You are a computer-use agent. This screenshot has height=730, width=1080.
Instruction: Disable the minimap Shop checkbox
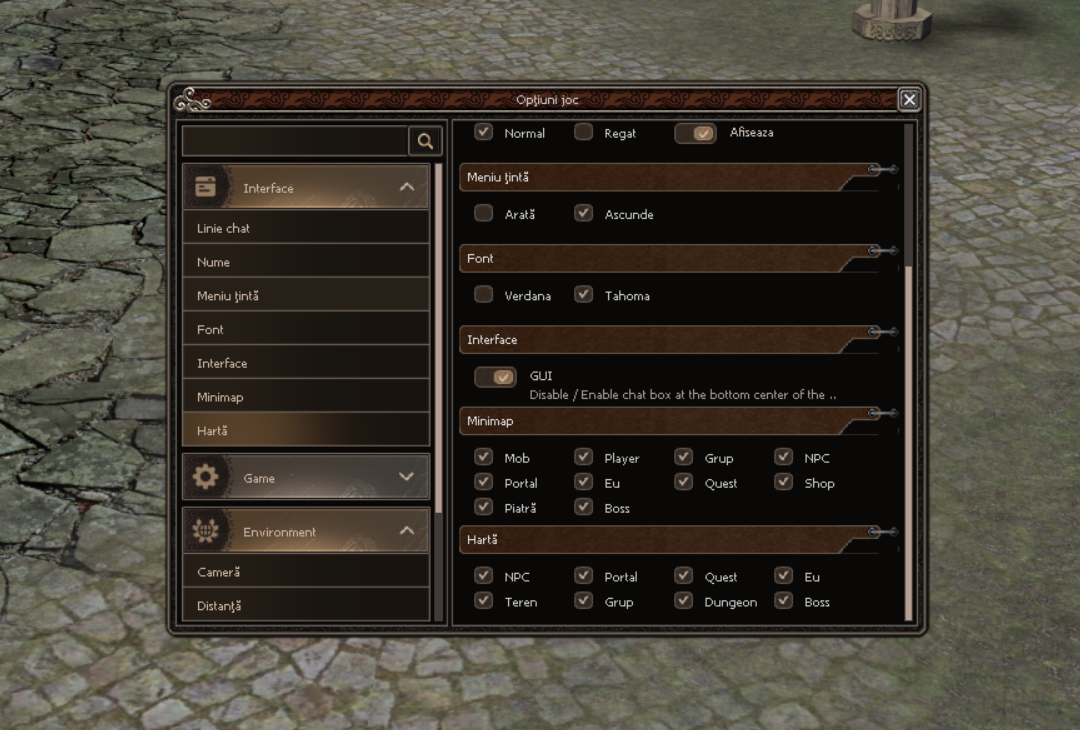pyautogui.click(x=784, y=482)
